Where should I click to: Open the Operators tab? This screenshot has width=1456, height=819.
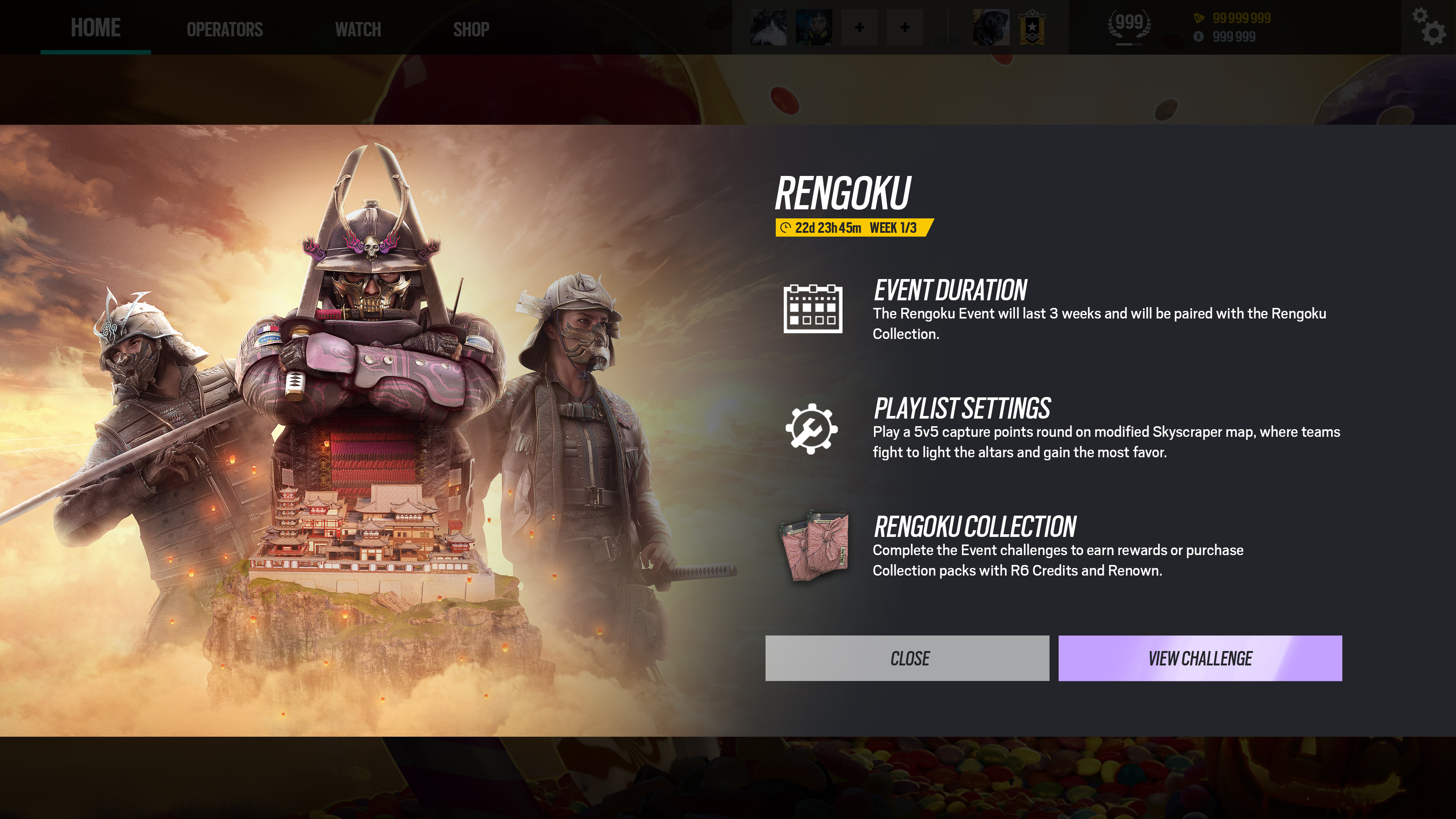coord(224,29)
